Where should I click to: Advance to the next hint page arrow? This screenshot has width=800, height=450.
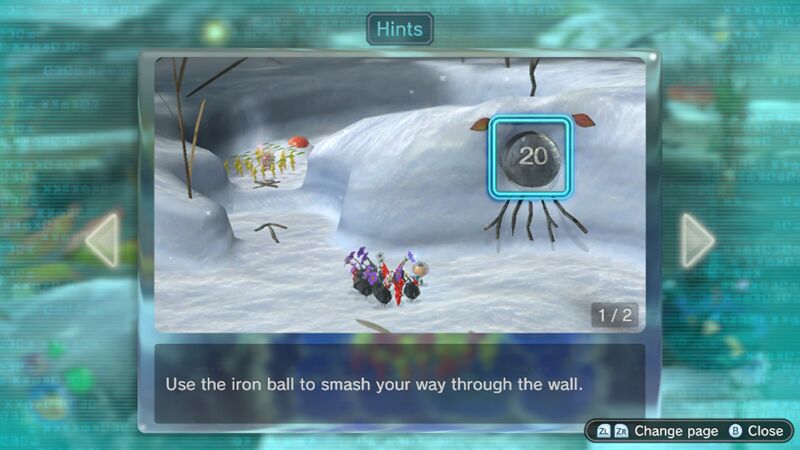[x=696, y=240]
